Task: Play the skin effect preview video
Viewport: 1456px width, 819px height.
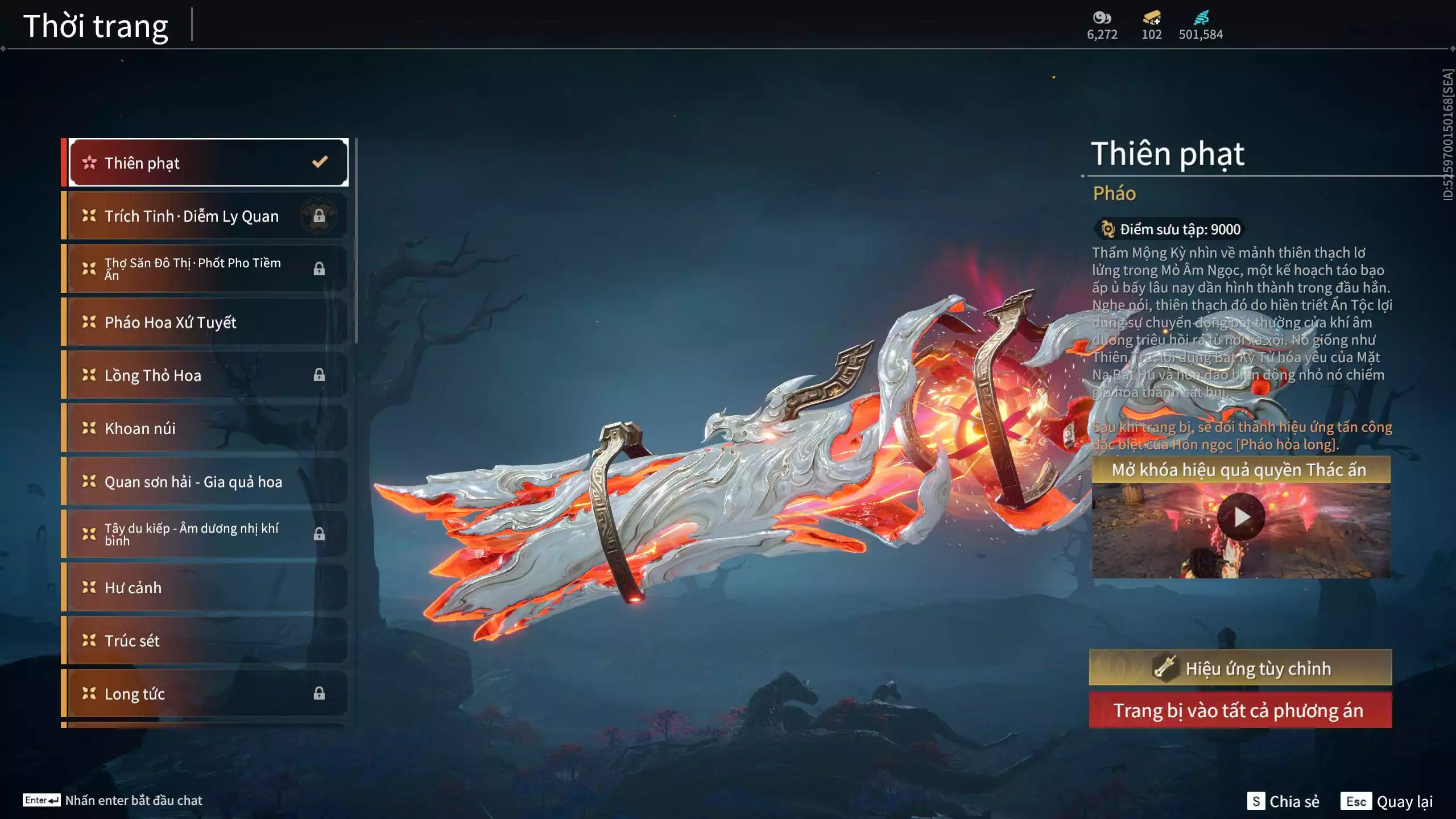Action: (x=1240, y=517)
